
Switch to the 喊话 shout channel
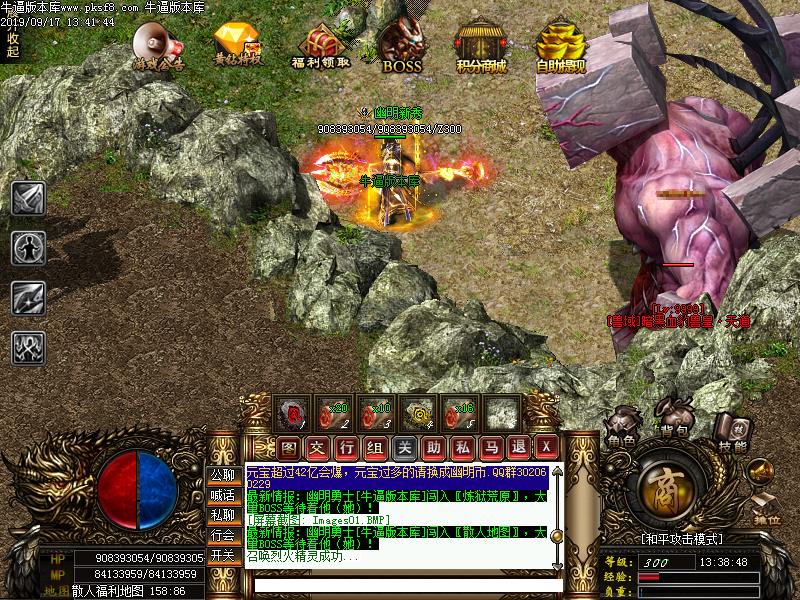tap(222, 495)
